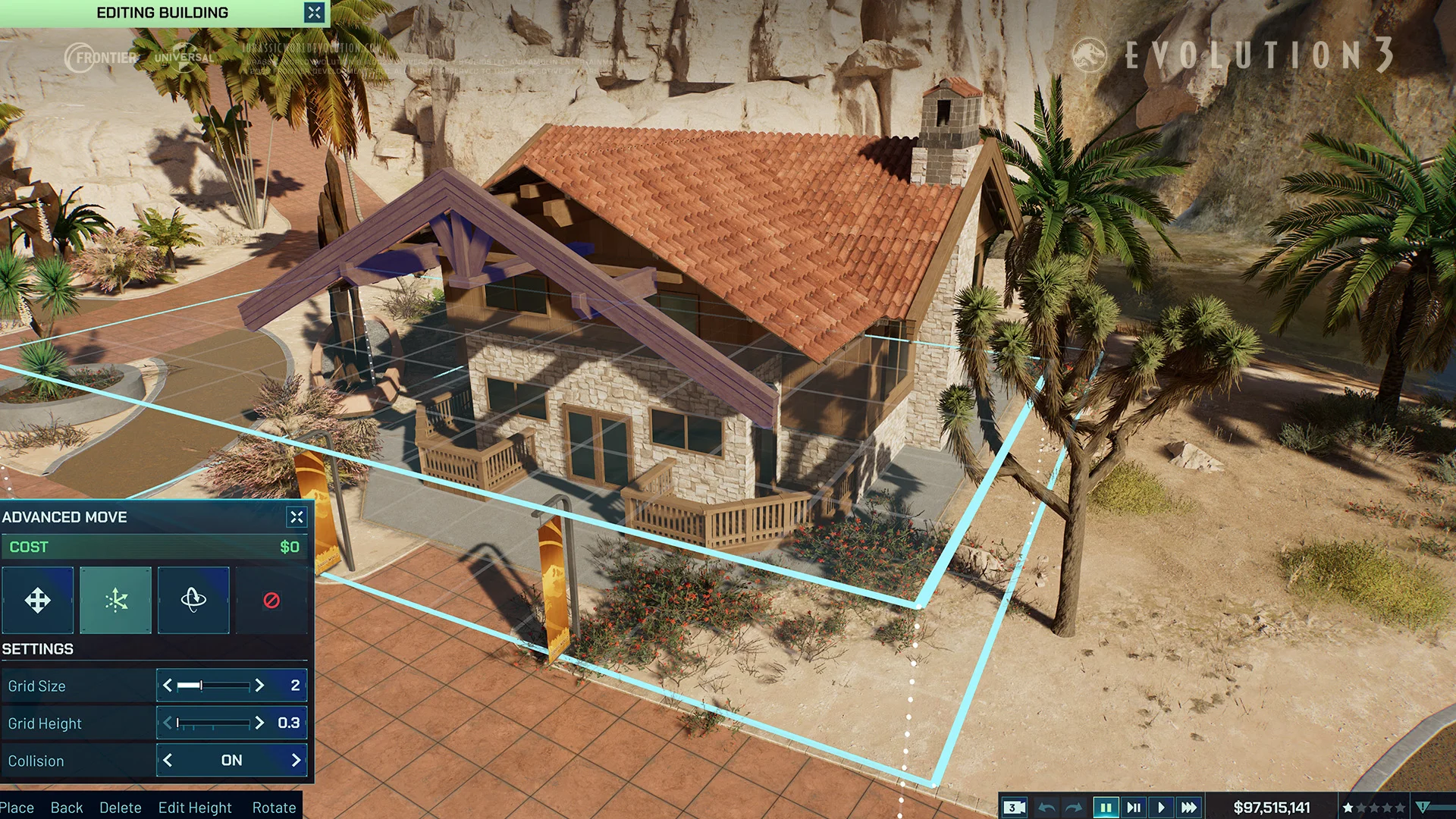
Task: Click the fast-forward speed control
Action: 1188,807
